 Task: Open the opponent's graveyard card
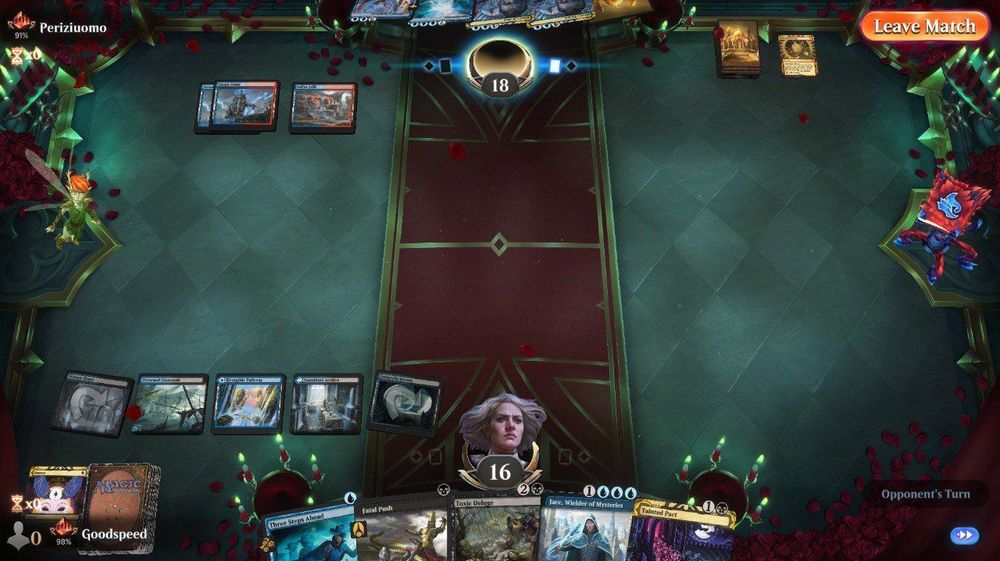point(797,54)
